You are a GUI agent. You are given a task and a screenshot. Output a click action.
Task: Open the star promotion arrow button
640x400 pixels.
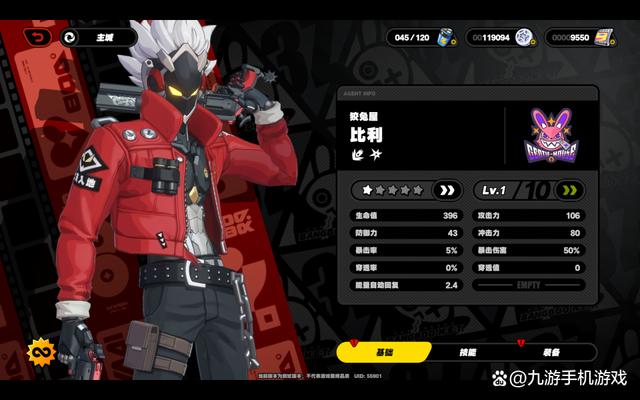pyautogui.click(x=446, y=190)
